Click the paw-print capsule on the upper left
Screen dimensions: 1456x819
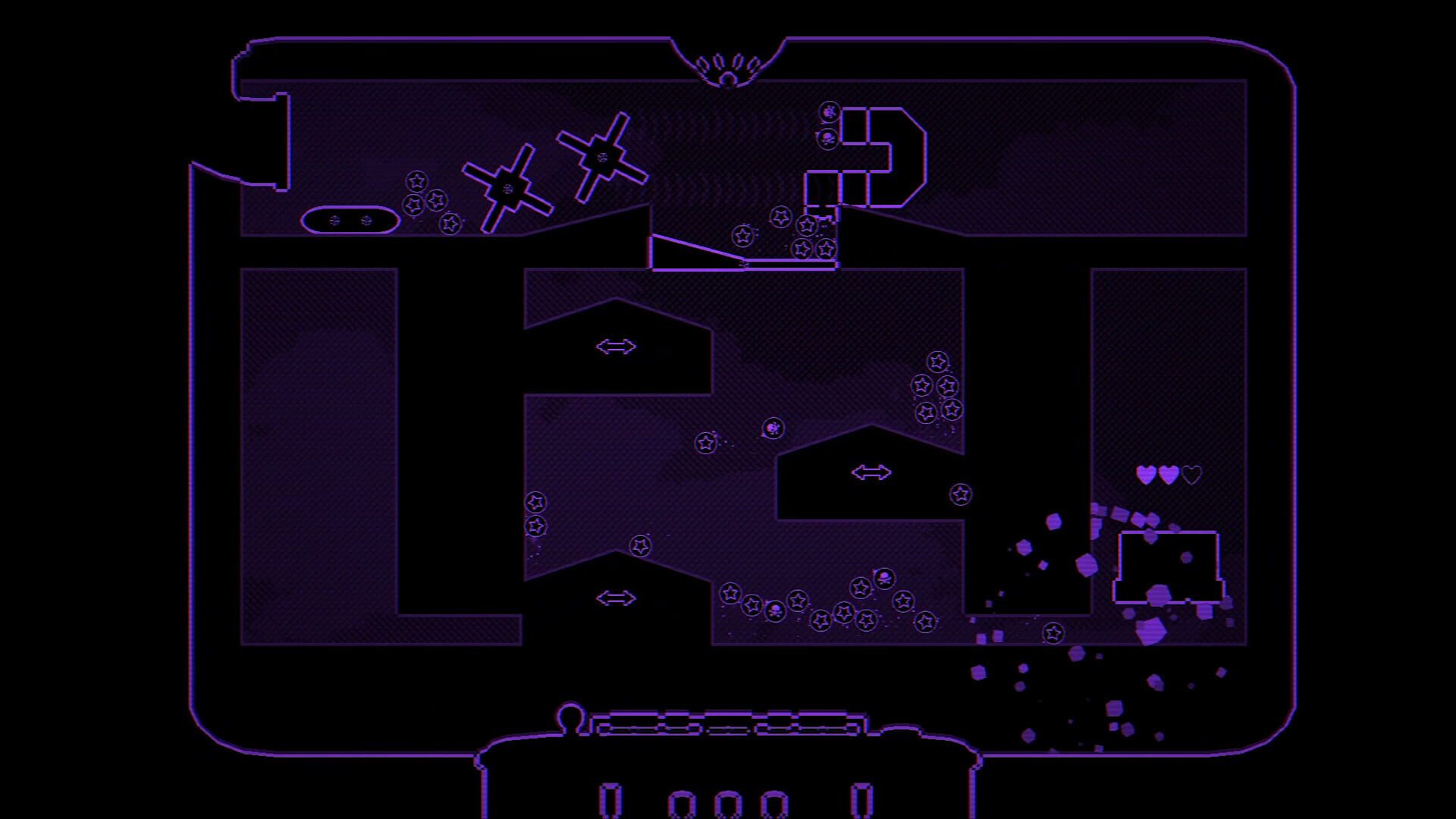349,221
